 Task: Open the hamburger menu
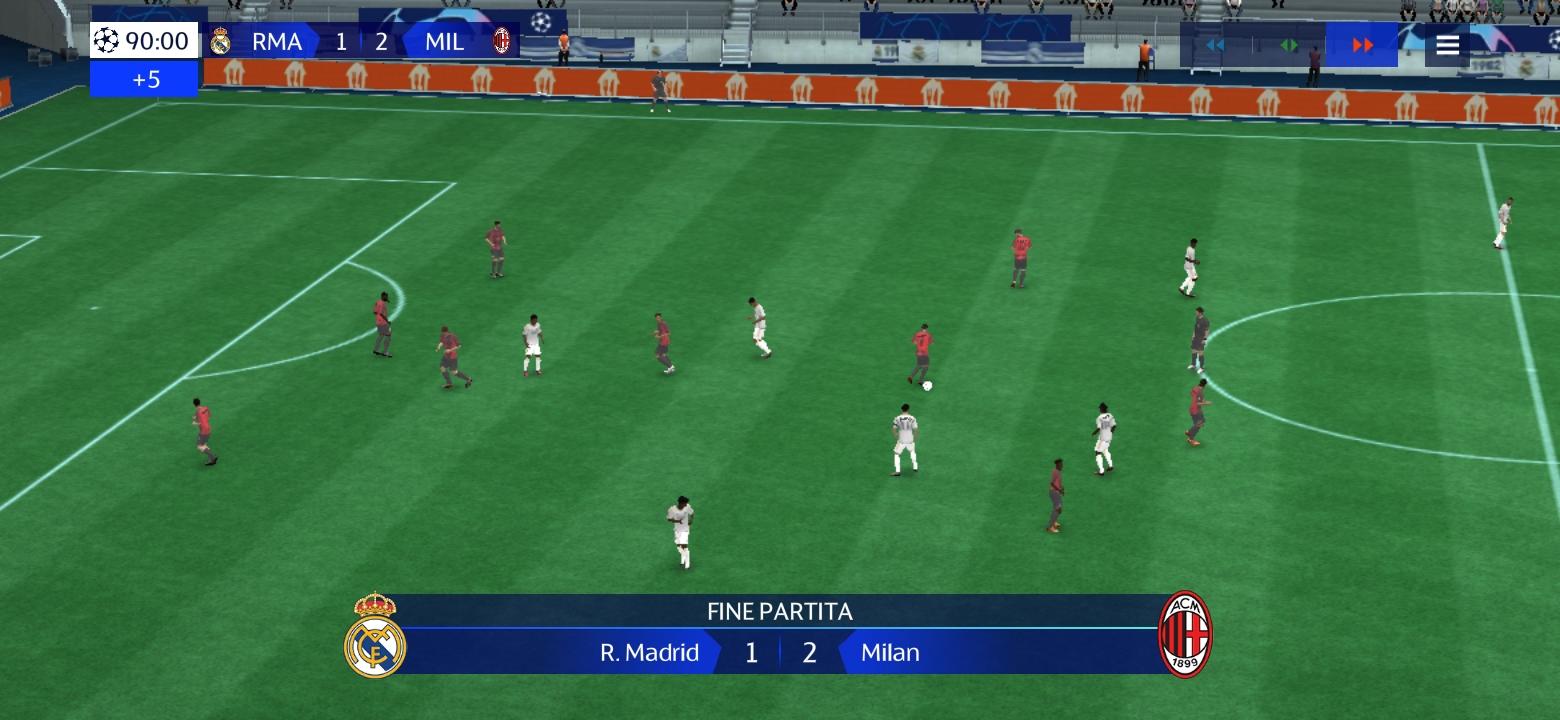pos(1447,45)
